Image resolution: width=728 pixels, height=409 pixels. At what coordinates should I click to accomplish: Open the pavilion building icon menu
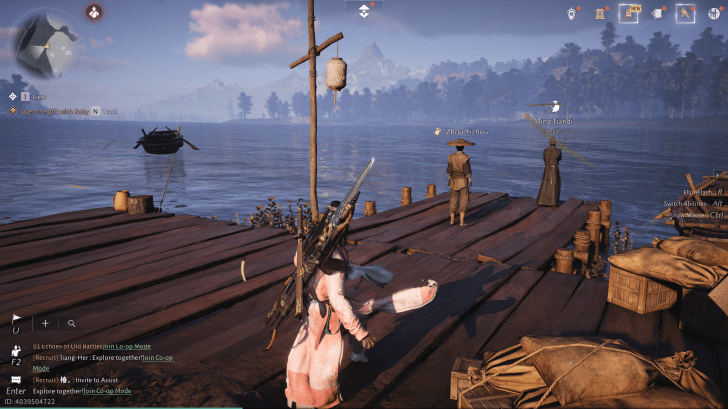tap(601, 14)
